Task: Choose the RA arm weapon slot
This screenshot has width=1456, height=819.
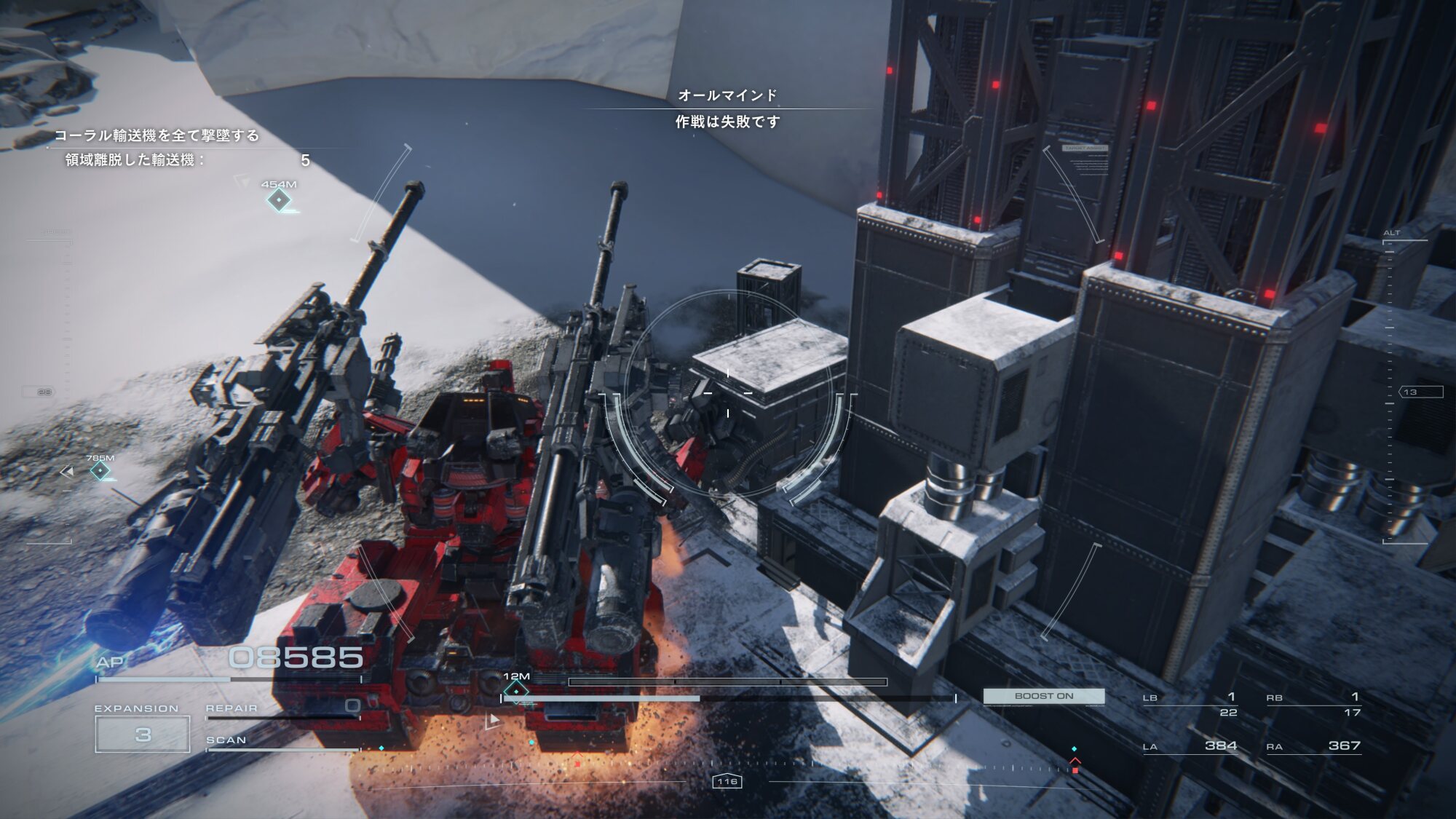Action: point(1313,746)
